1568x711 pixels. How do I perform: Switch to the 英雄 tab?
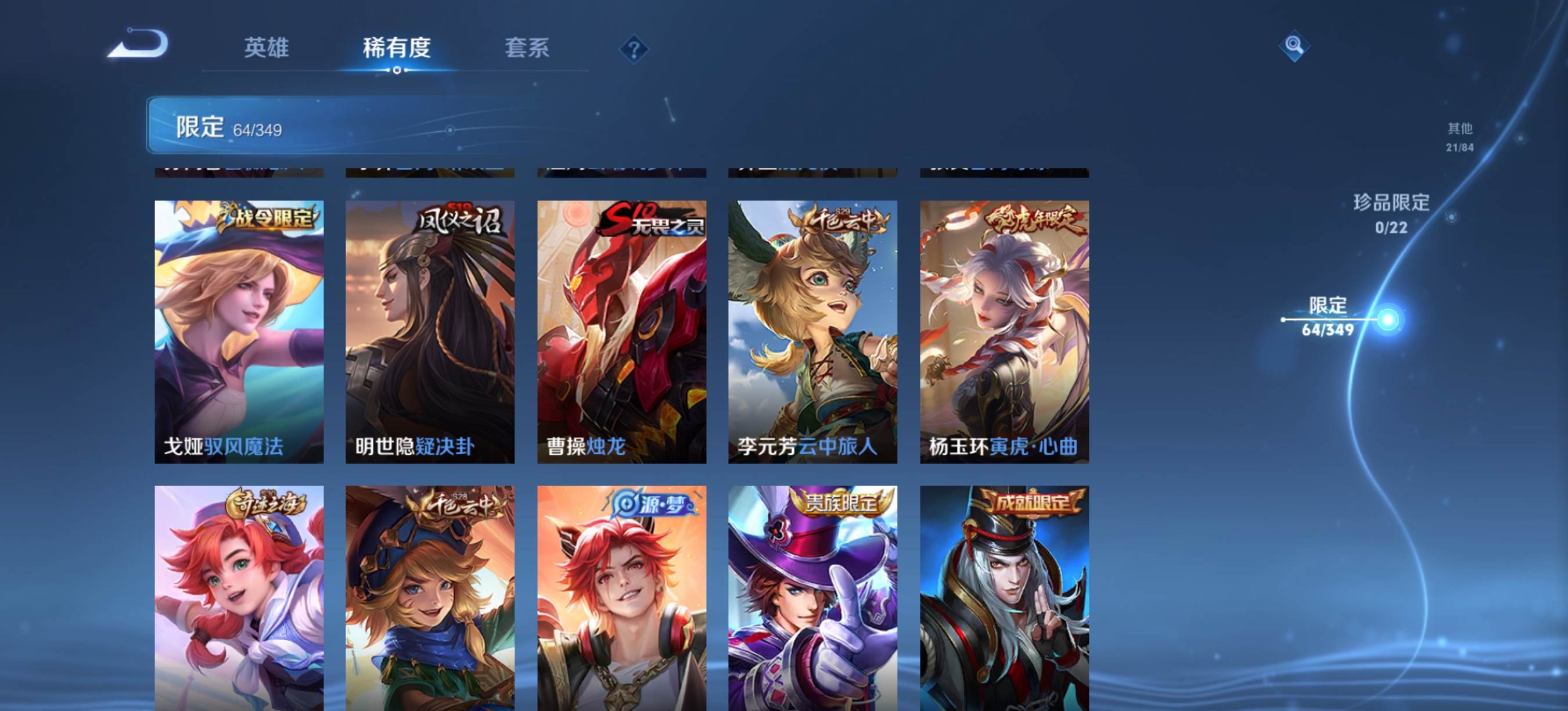click(x=266, y=48)
